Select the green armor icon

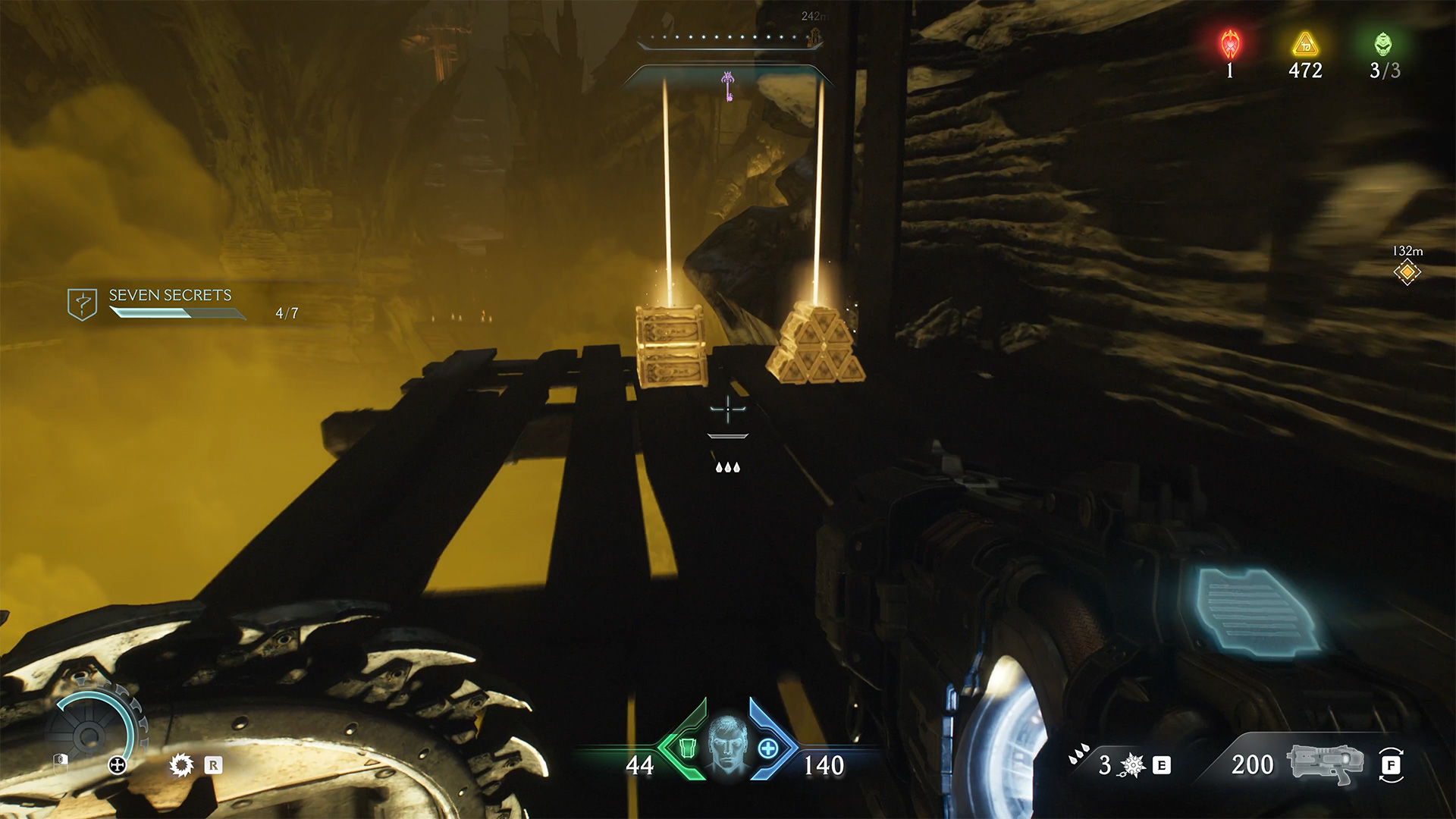(687, 748)
